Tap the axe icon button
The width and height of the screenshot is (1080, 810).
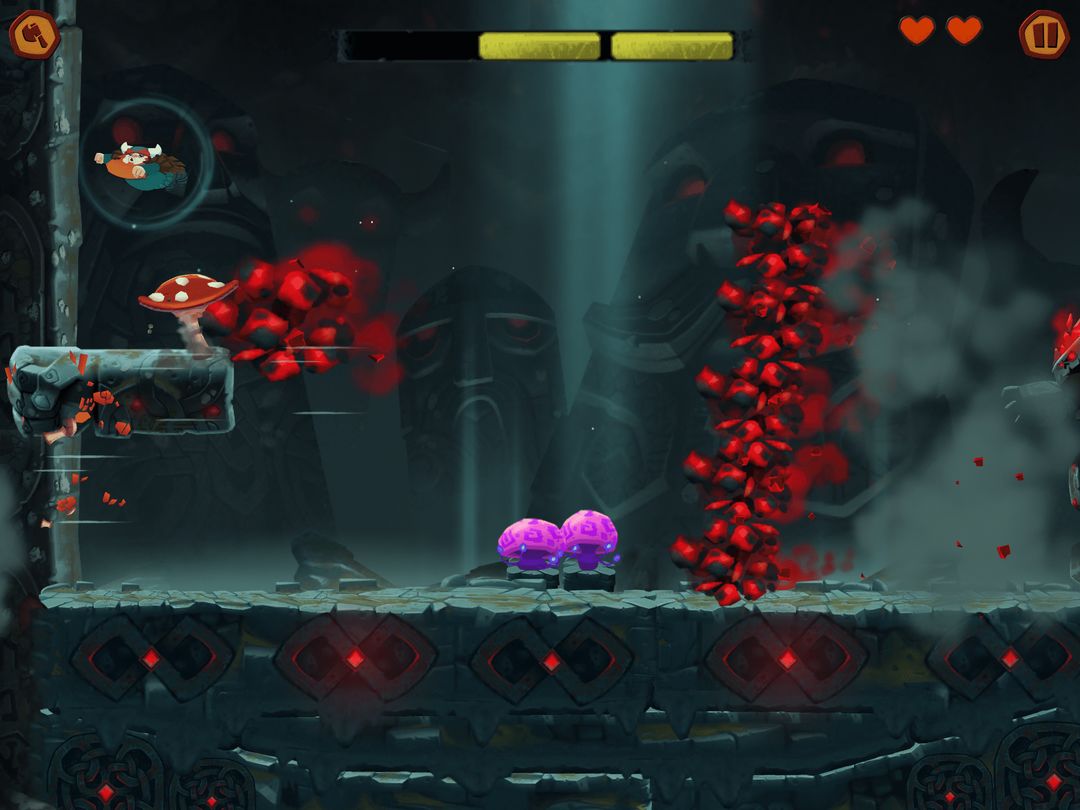pyautogui.click(x=34, y=34)
